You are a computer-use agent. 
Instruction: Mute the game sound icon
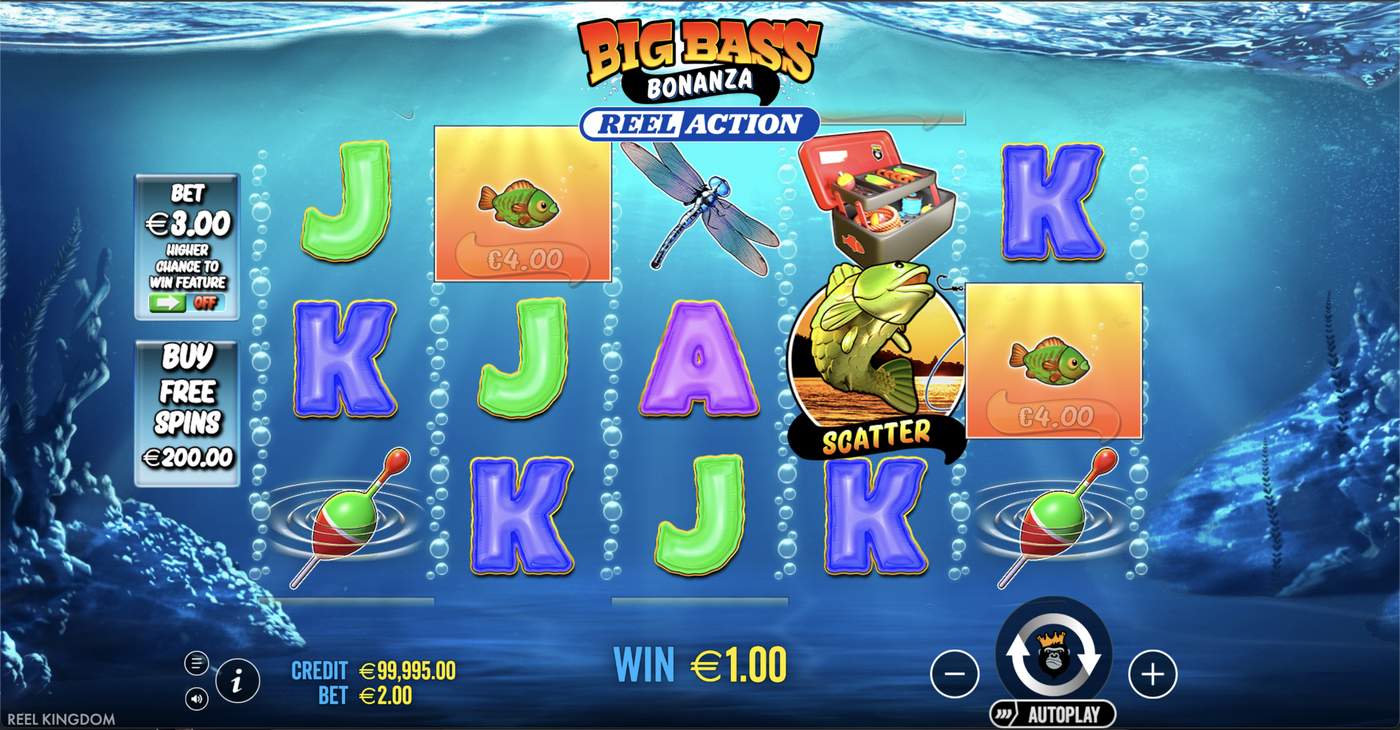pyautogui.click(x=196, y=696)
